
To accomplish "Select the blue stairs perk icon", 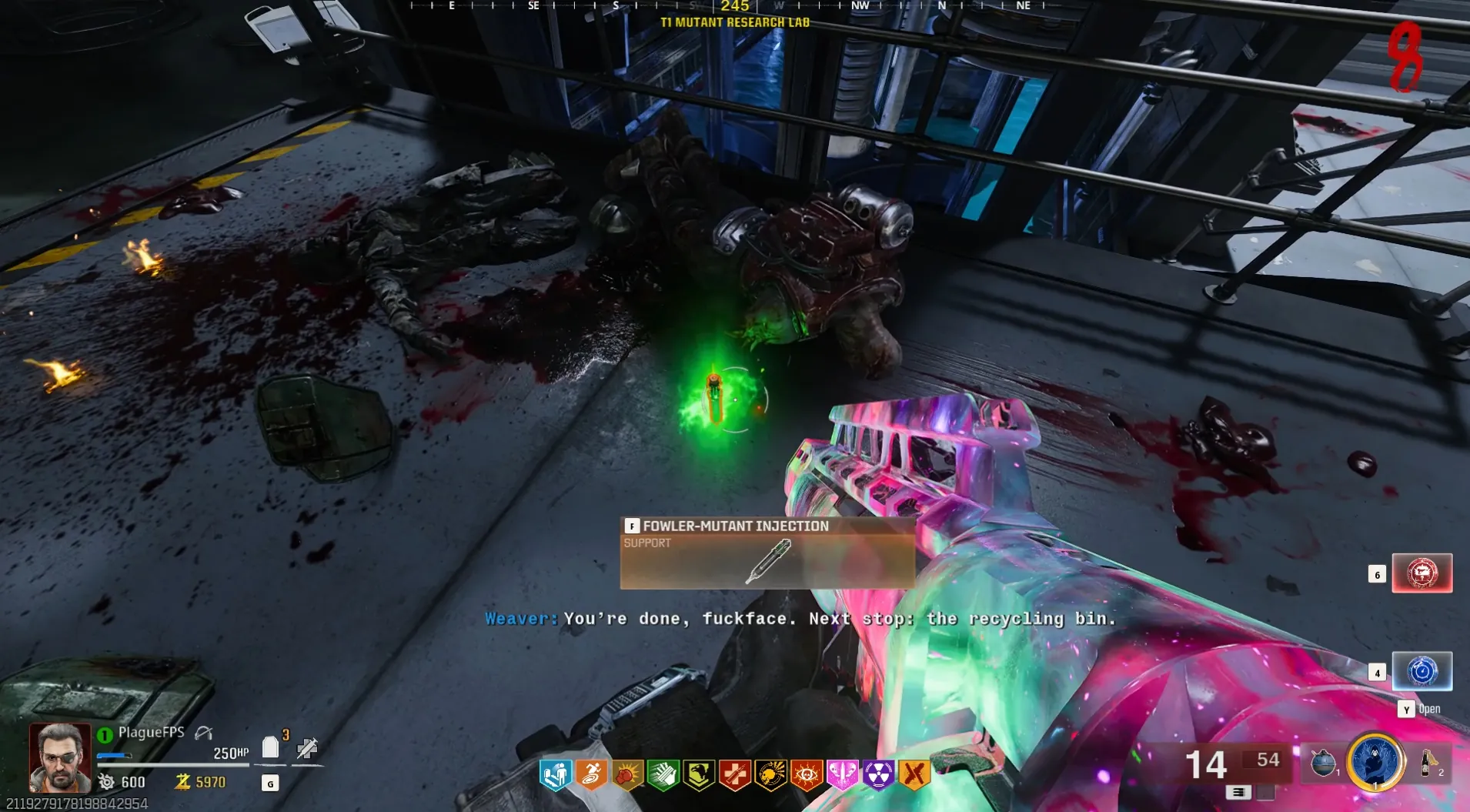I will click(x=555, y=774).
